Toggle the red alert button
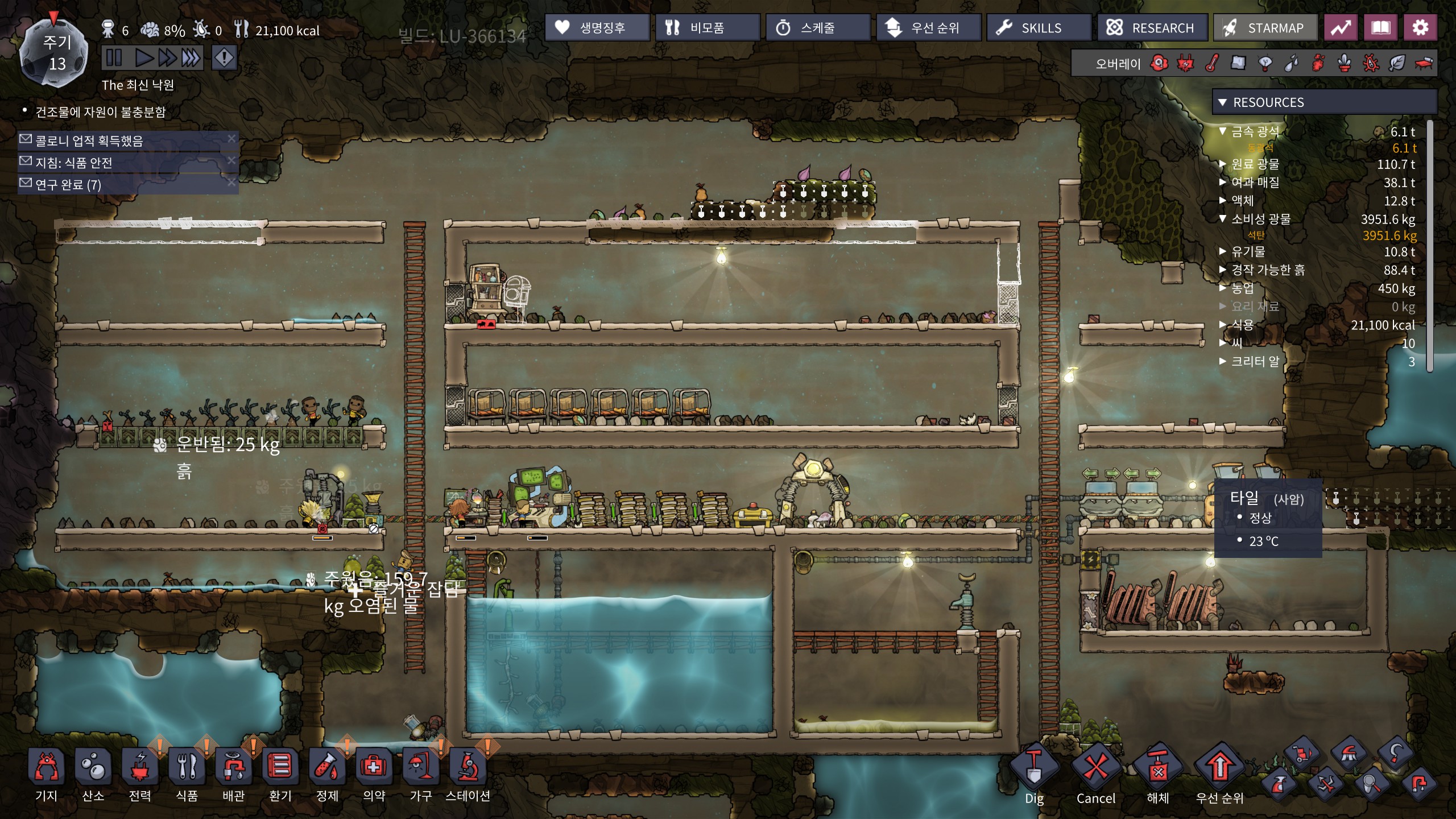This screenshot has height=819, width=1456. tap(224, 58)
